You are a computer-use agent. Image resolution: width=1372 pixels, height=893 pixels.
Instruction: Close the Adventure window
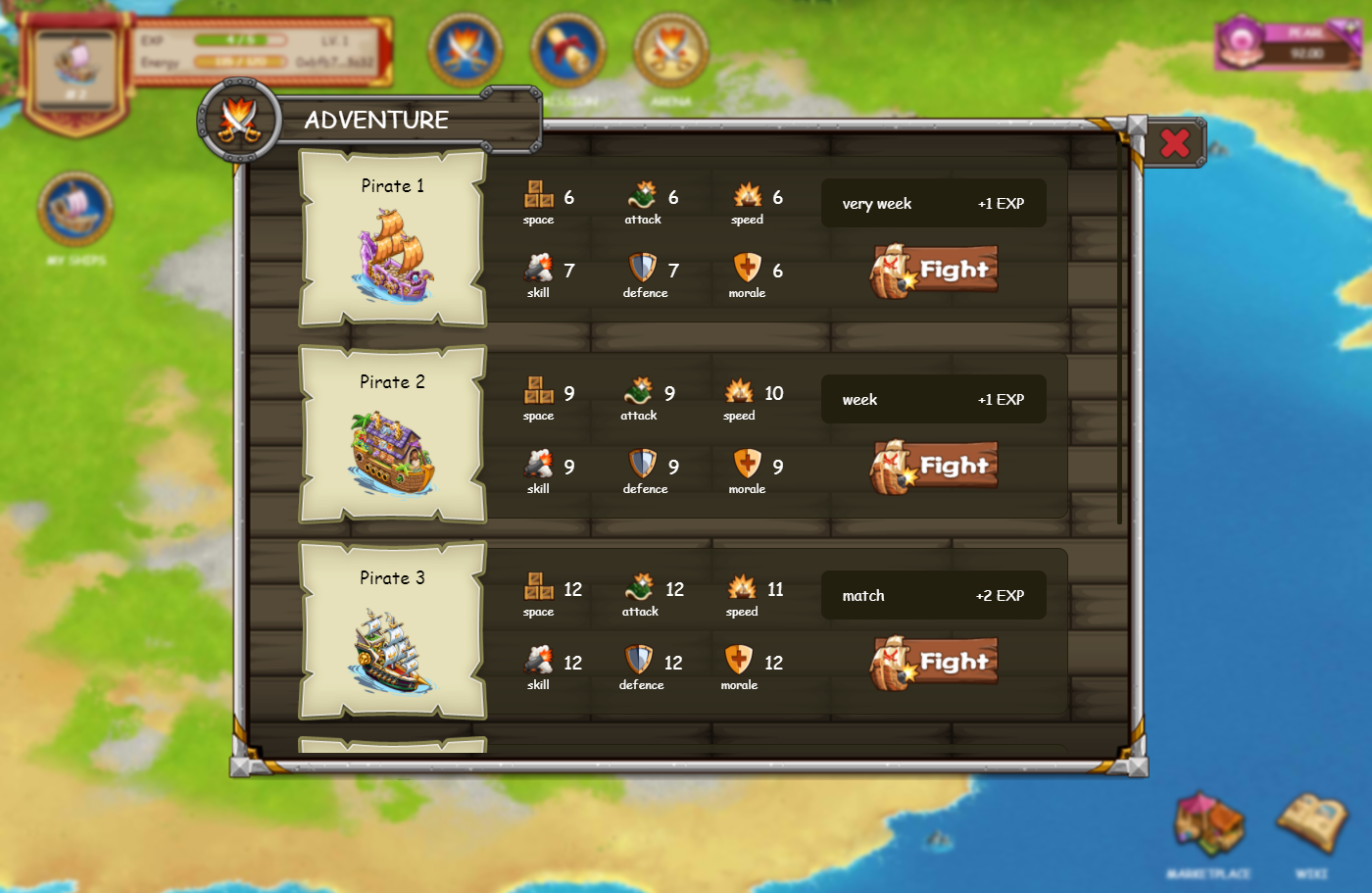coord(1174,144)
